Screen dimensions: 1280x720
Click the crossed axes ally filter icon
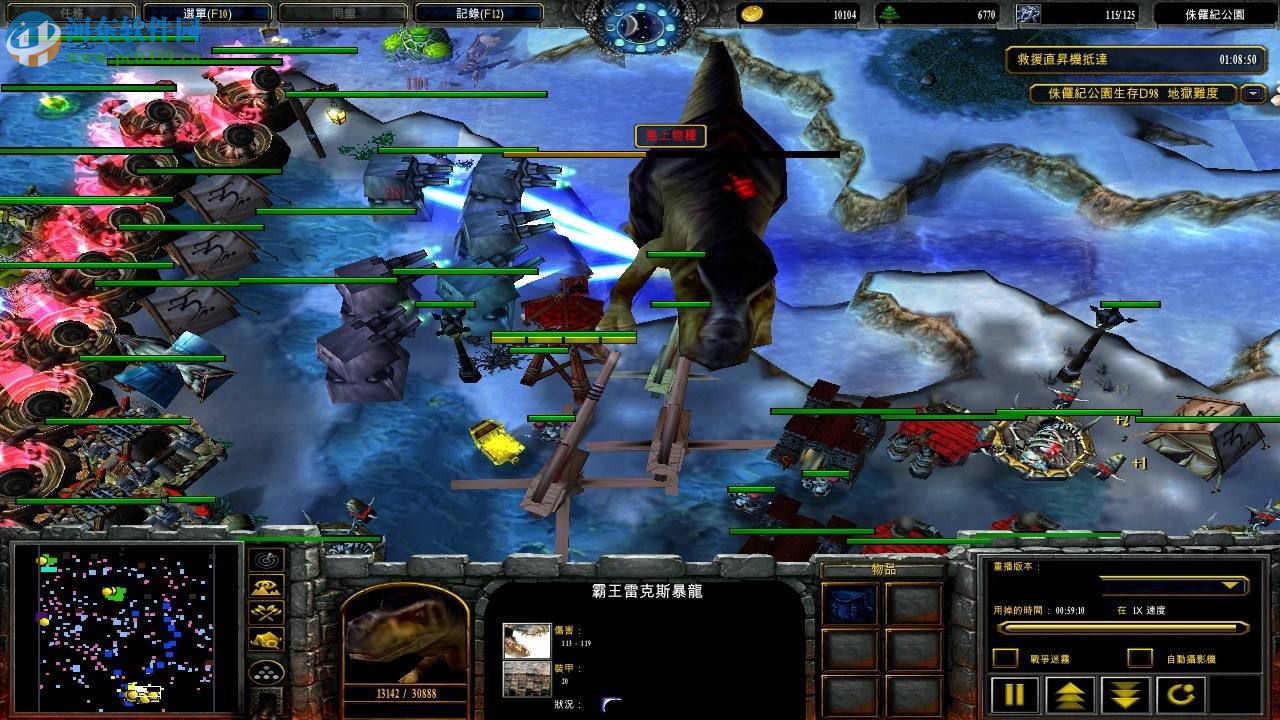[x=265, y=611]
